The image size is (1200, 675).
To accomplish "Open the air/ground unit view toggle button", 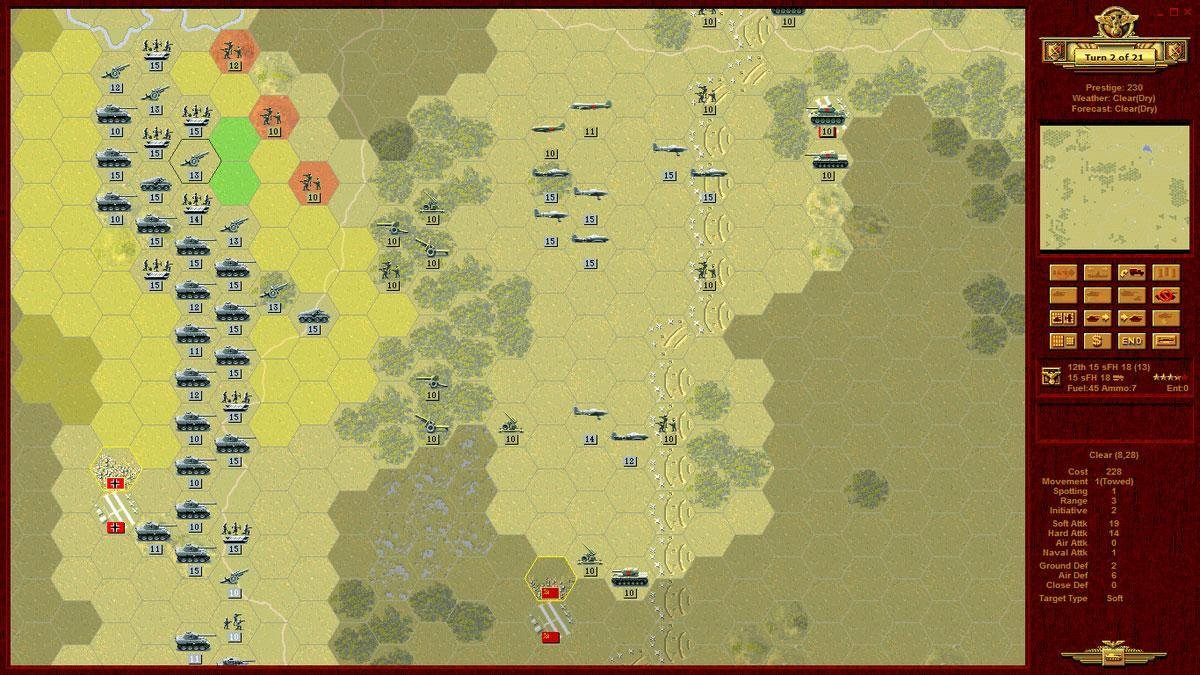I will click(1064, 318).
